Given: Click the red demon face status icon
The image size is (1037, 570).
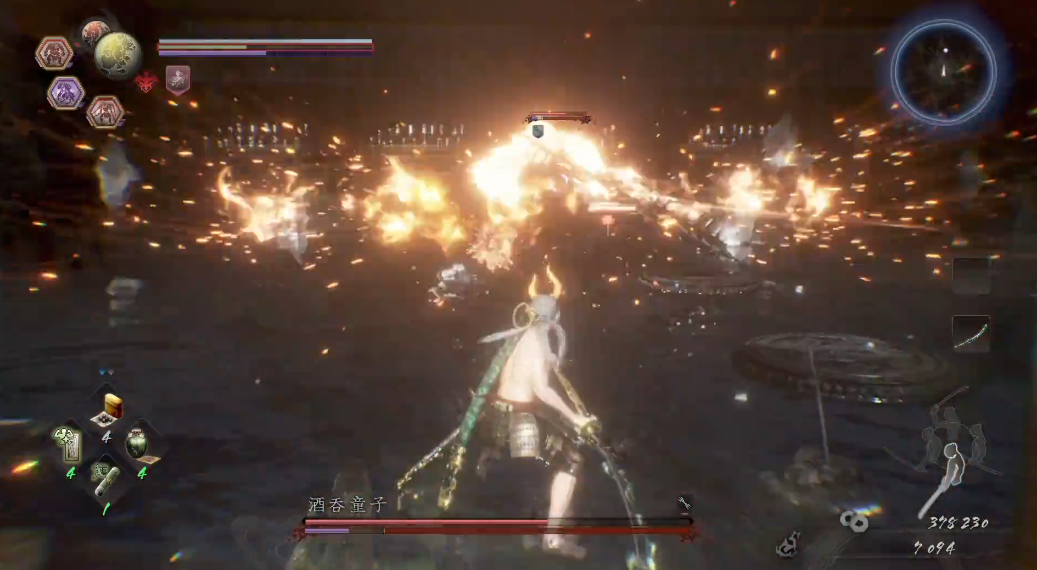Looking at the screenshot, I should (146, 81).
